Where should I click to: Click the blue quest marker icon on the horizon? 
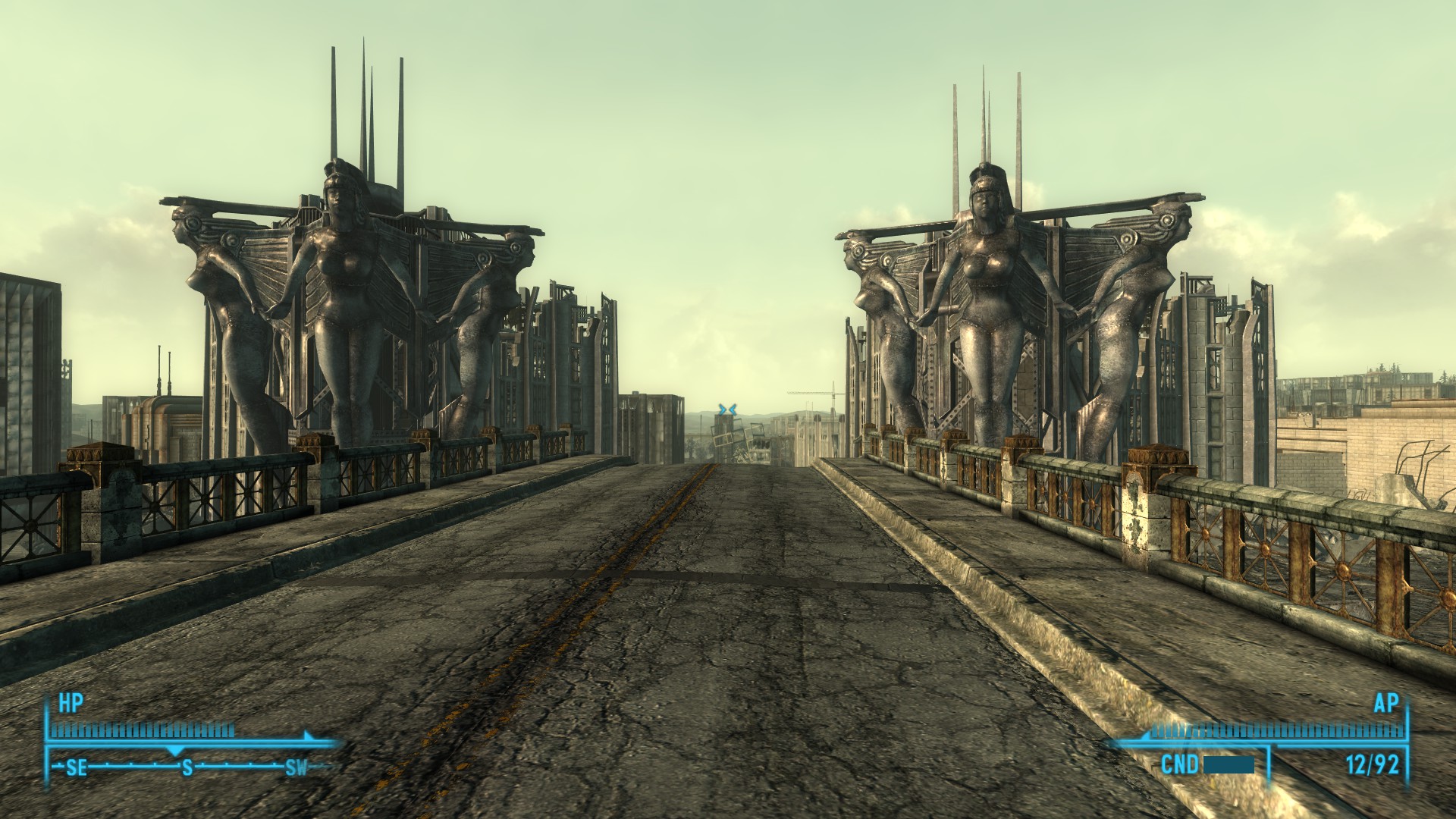click(728, 409)
